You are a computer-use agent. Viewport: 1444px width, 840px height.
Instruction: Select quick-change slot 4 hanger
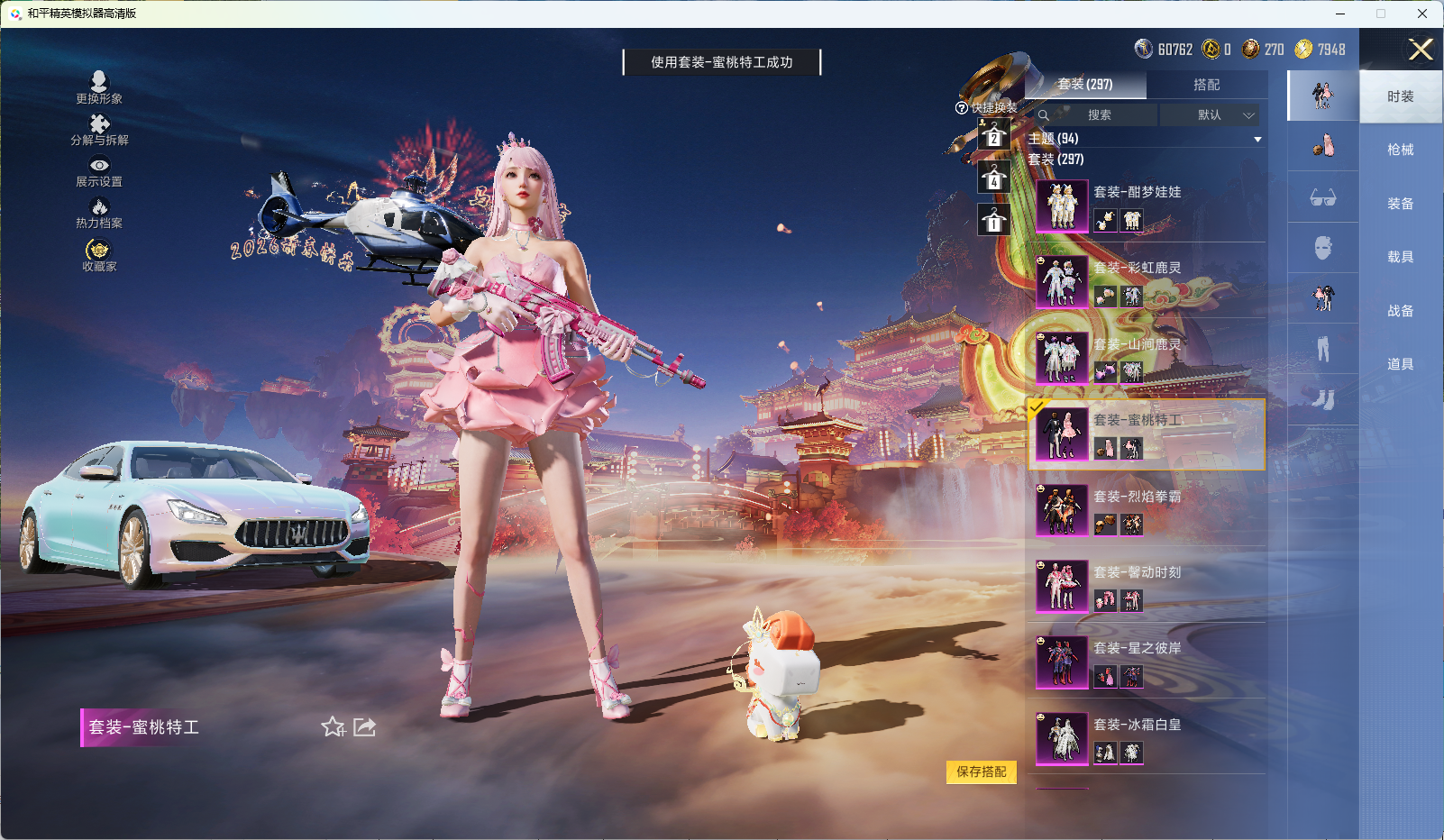(994, 177)
